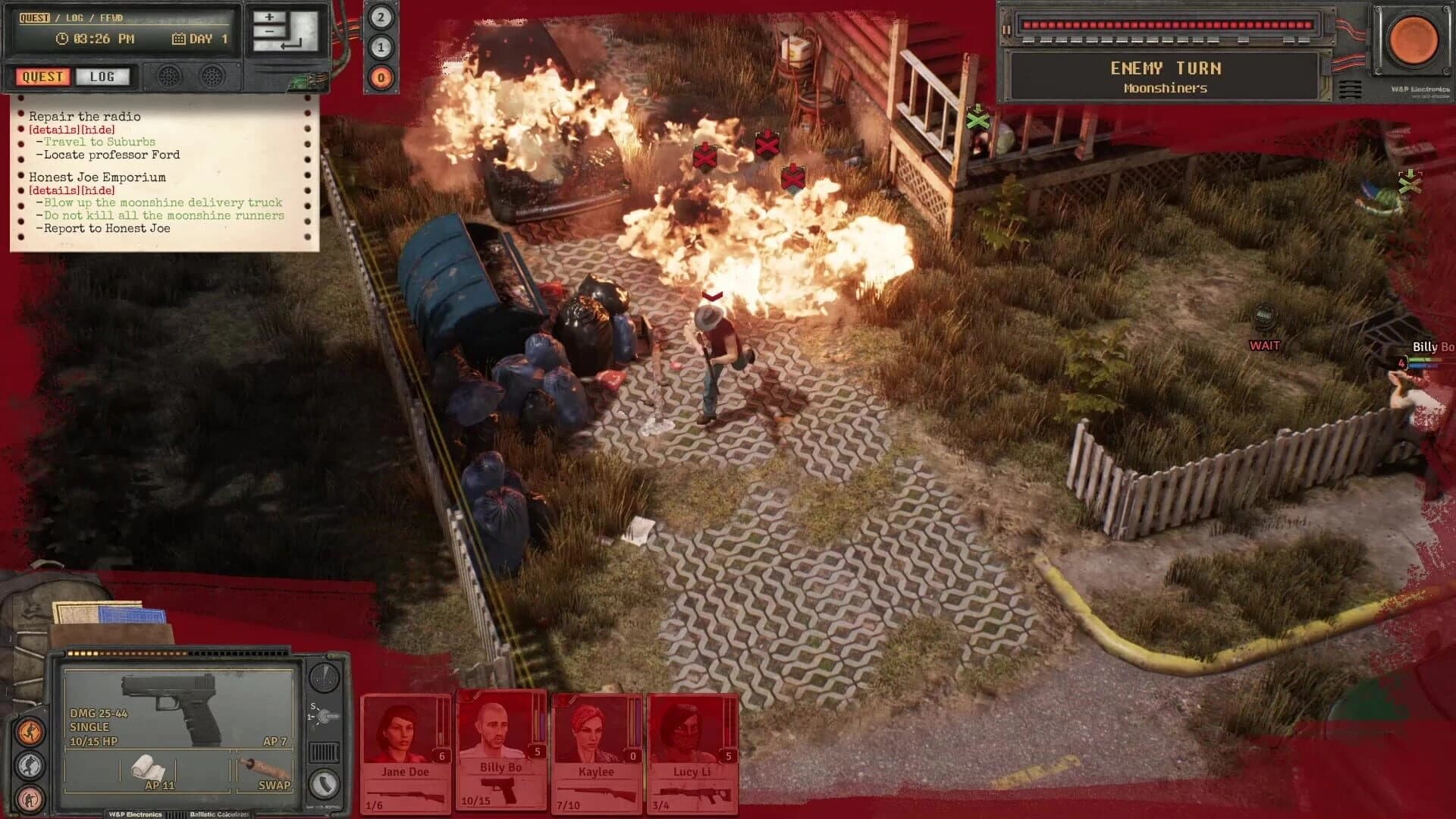The height and width of the screenshot is (819, 1456).
Task: Enable game speed 1
Action: point(381,46)
